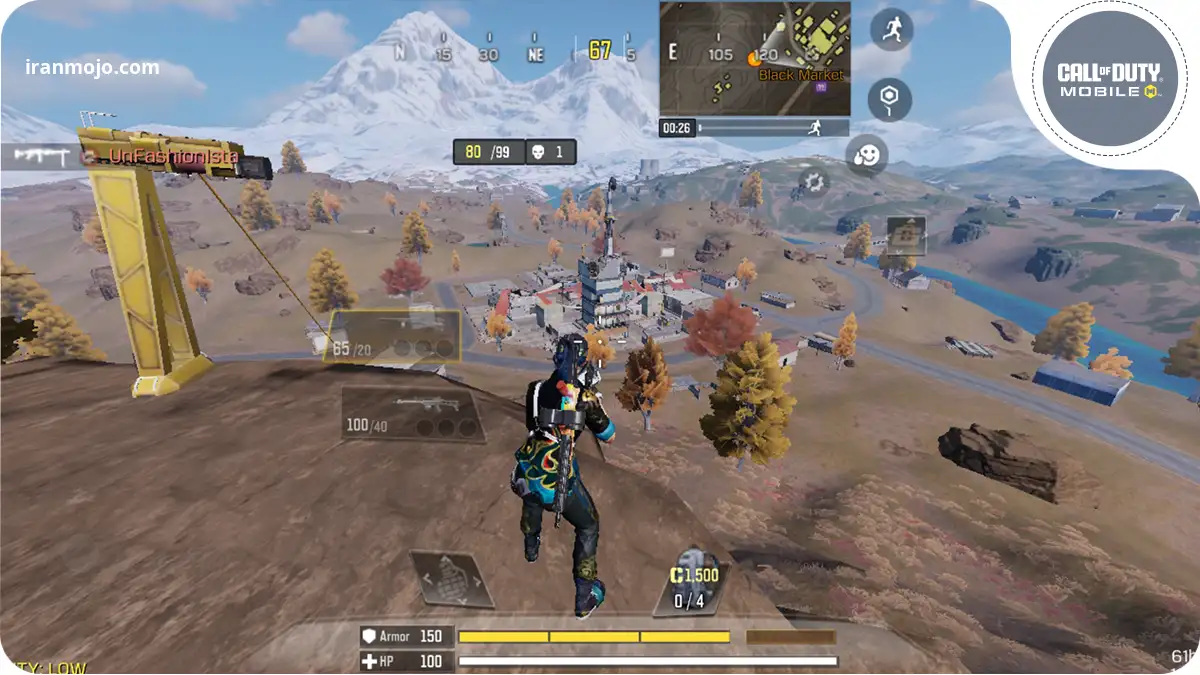Open the Black Market minimap
This screenshot has height=675, width=1200.
[x=754, y=58]
